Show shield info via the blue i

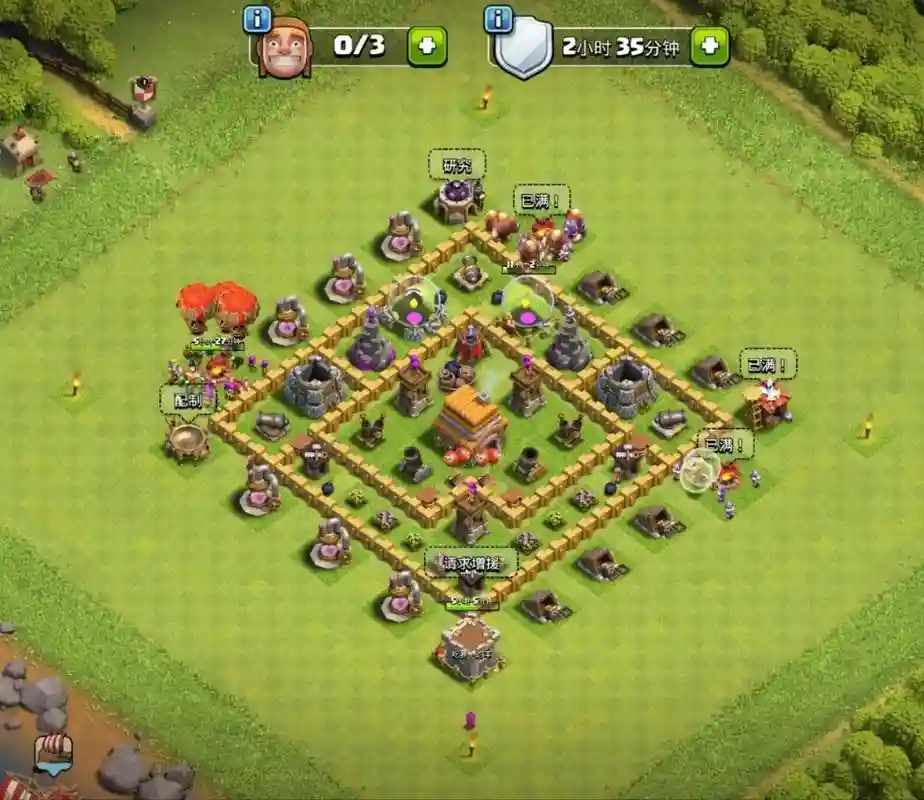[498, 19]
